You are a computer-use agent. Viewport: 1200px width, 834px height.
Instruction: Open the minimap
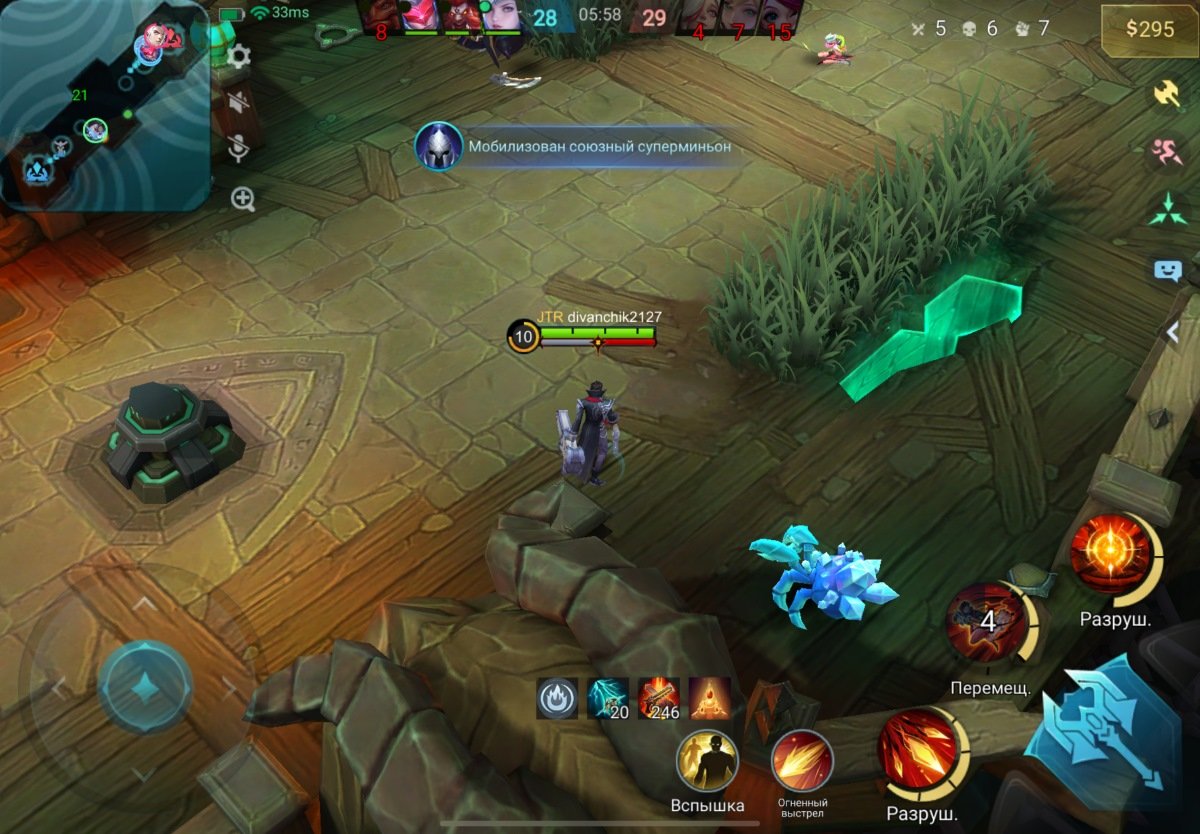pos(104,104)
